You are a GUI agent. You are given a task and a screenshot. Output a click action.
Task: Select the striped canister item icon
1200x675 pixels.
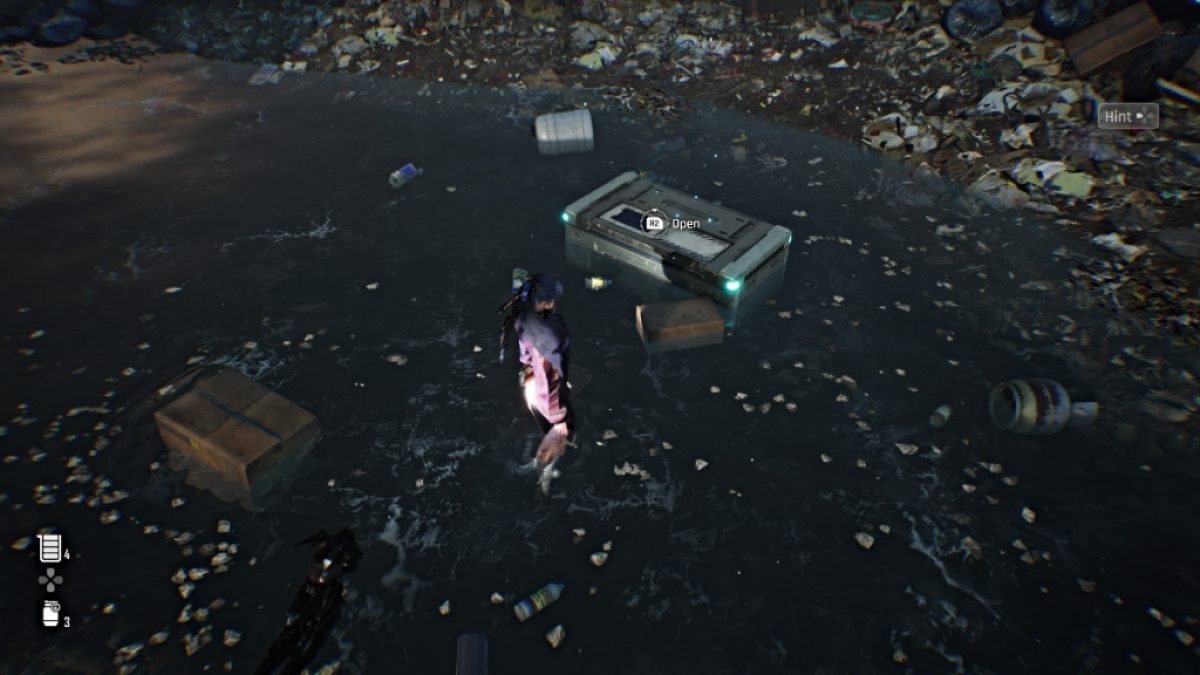49,548
